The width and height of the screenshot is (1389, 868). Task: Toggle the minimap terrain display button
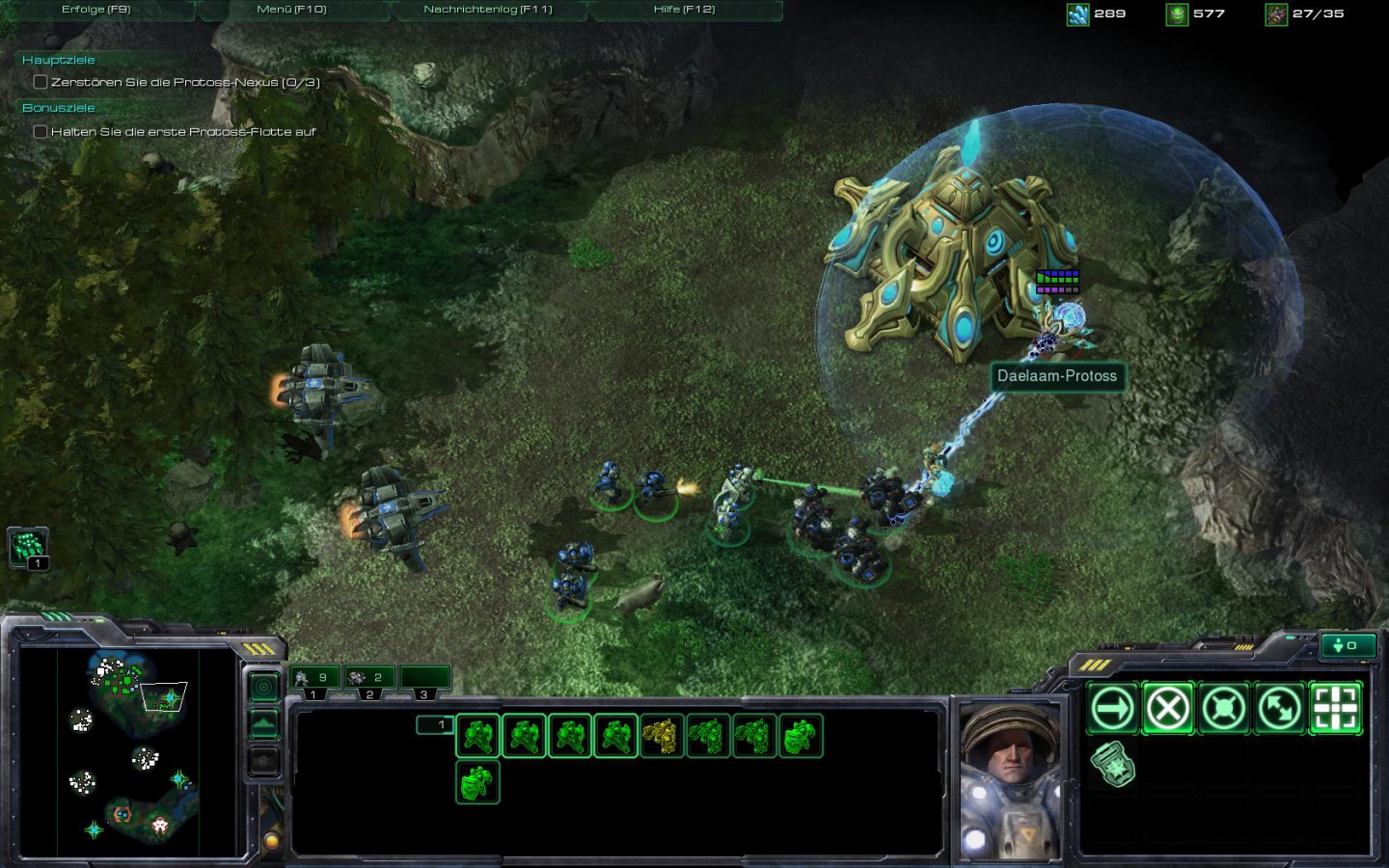[x=263, y=723]
